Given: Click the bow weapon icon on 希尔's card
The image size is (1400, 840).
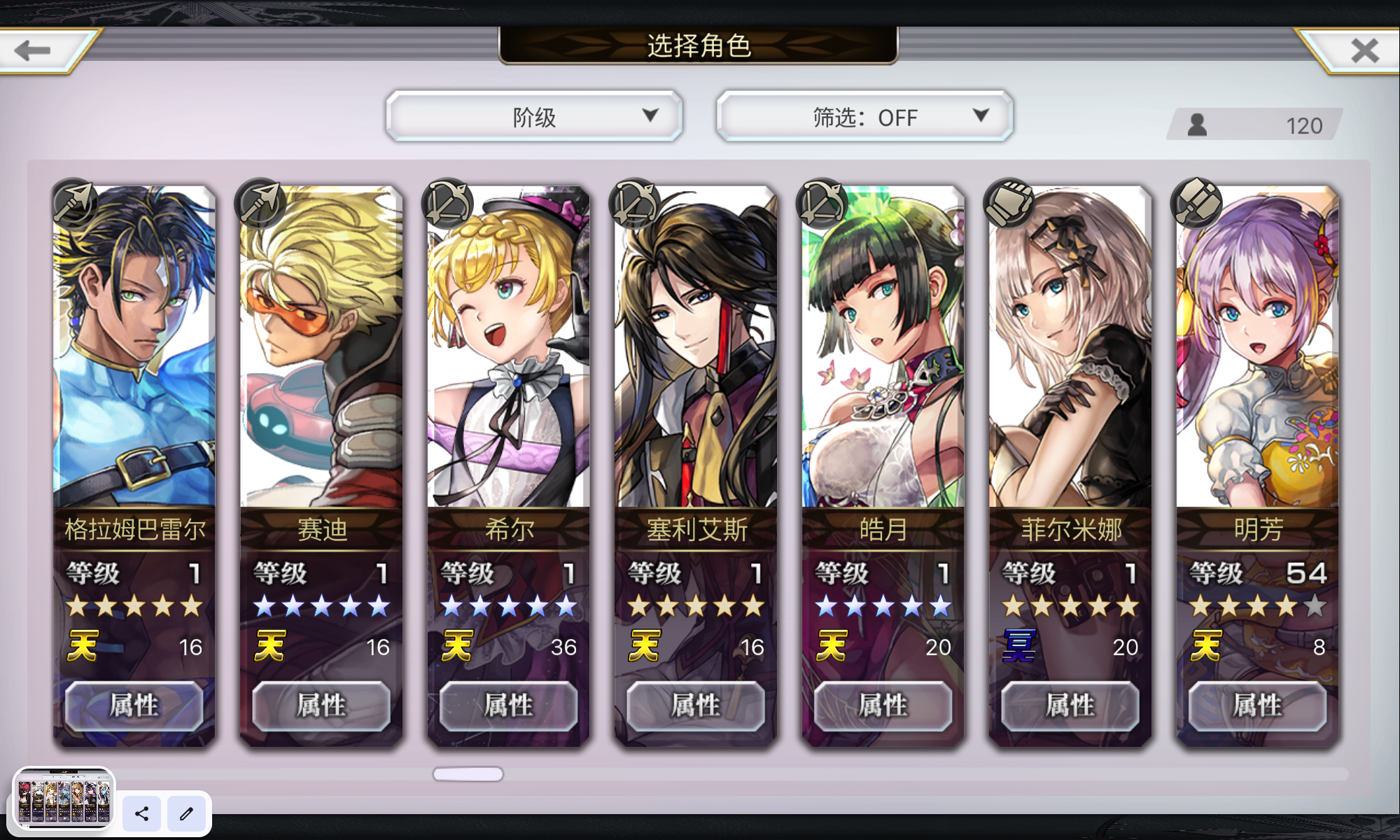Looking at the screenshot, I should (x=448, y=202).
